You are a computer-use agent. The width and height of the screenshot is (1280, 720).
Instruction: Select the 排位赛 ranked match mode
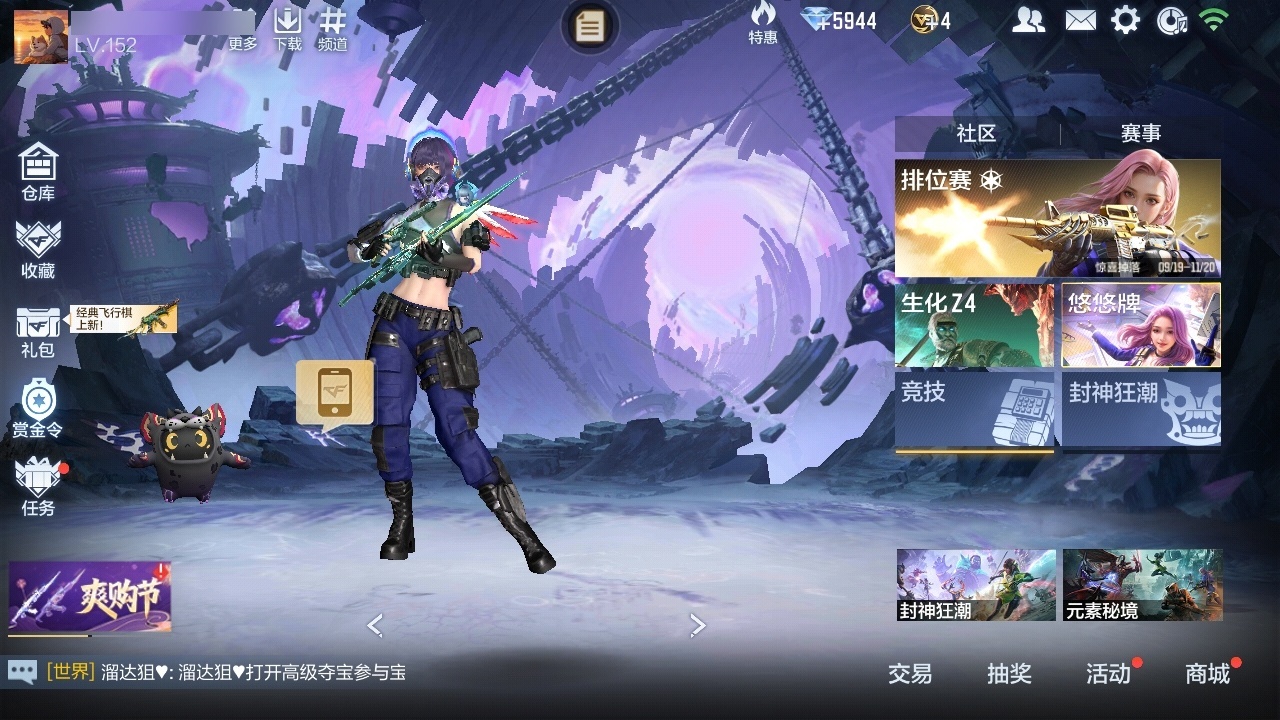(1057, 218)
